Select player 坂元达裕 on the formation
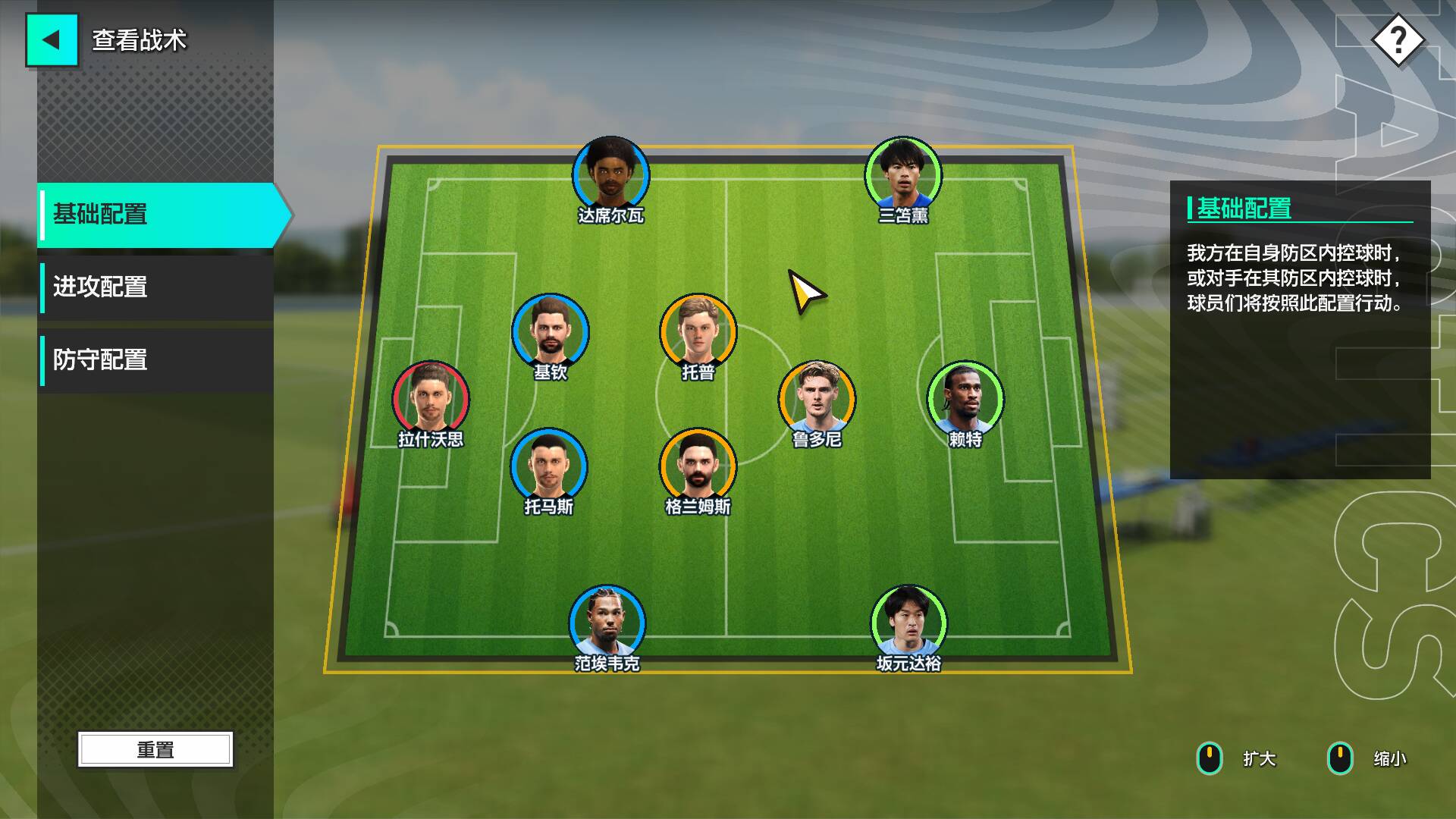Screen dimensions: 1456x819 [908, 623]
